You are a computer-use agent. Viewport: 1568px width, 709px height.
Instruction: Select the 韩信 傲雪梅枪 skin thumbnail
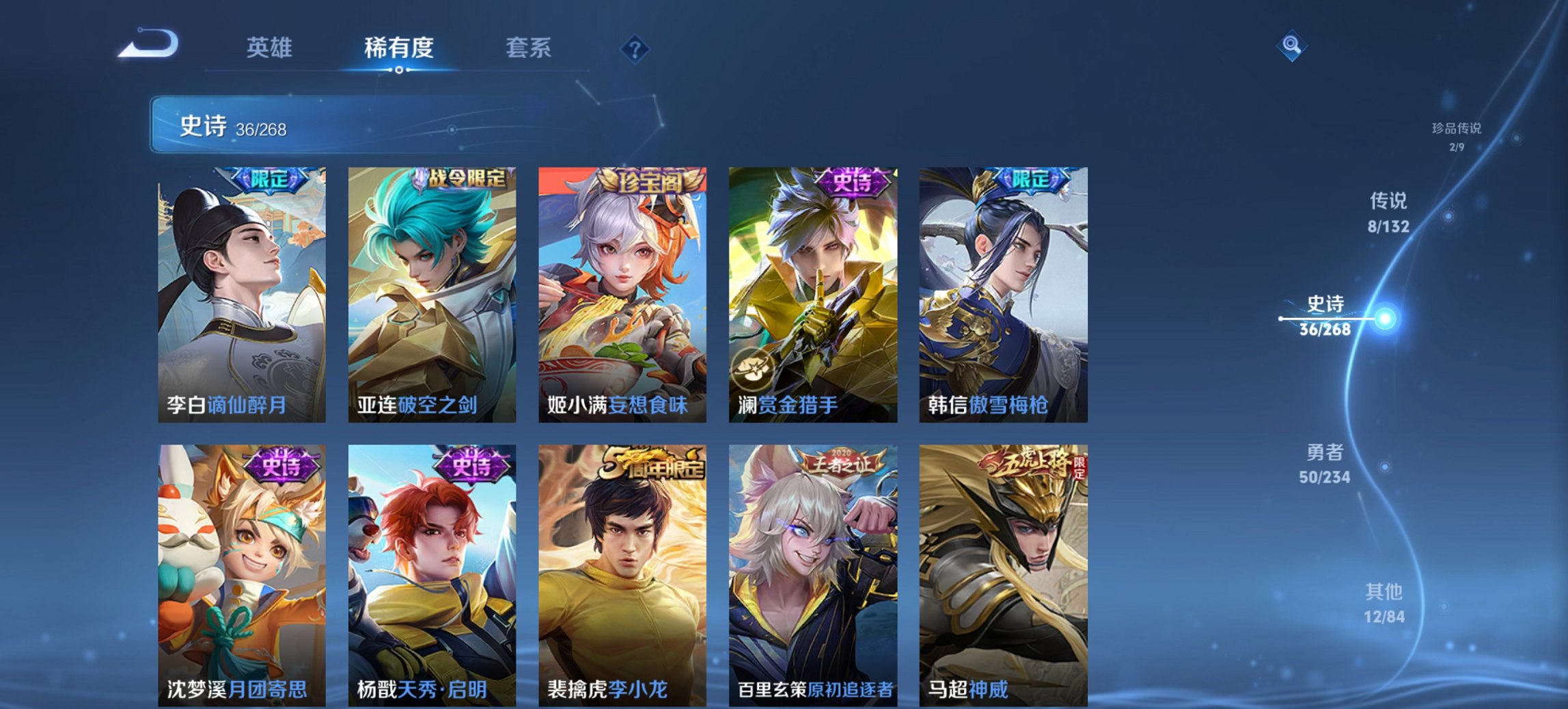[1002, 294]
